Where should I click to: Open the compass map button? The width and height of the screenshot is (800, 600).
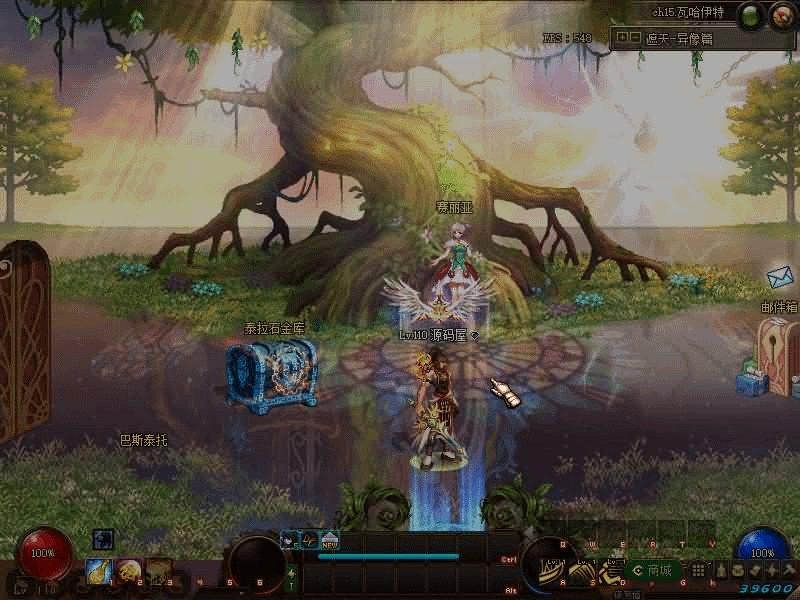click(781, 14)
